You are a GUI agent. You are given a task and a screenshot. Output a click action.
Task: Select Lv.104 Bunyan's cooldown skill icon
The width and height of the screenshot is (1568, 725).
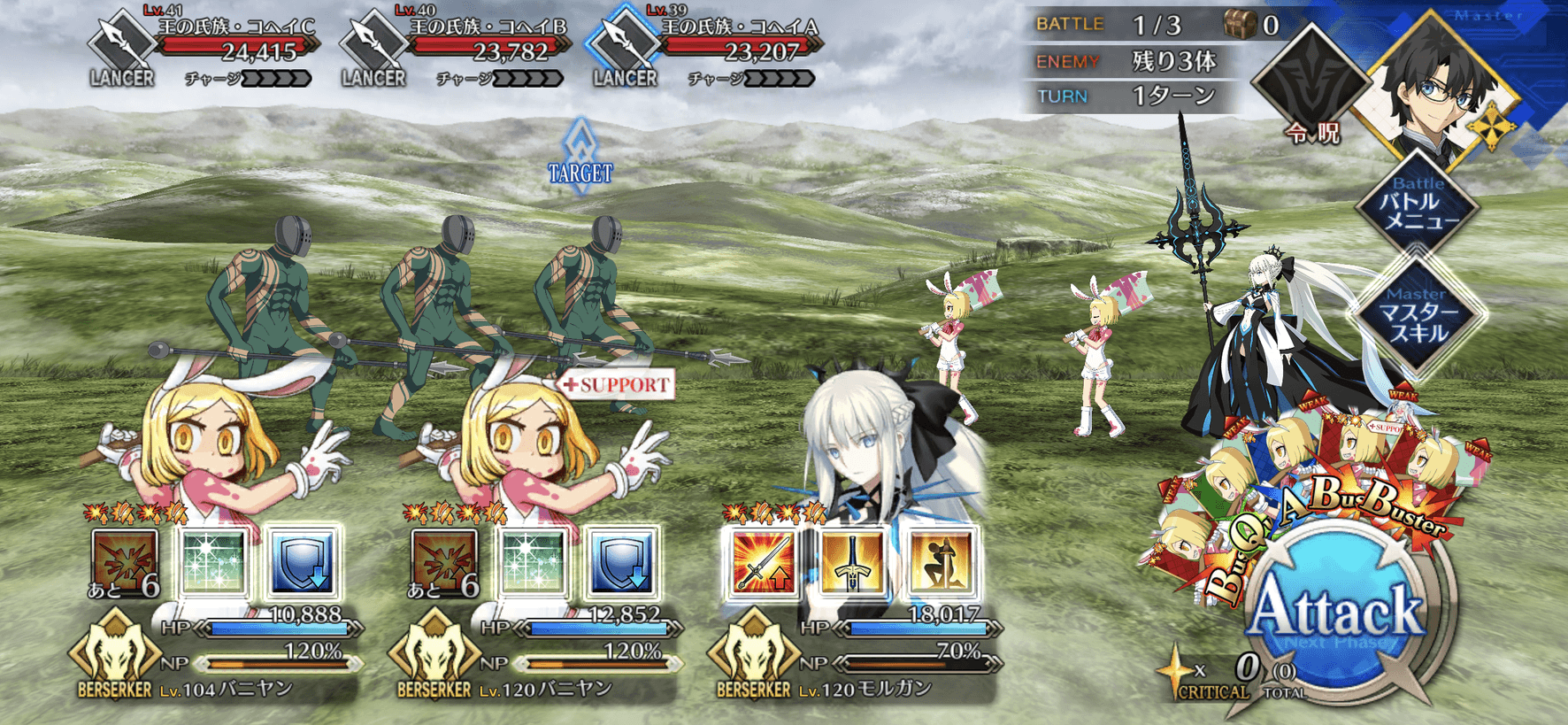pyautogui.click(x=124, y=561)
